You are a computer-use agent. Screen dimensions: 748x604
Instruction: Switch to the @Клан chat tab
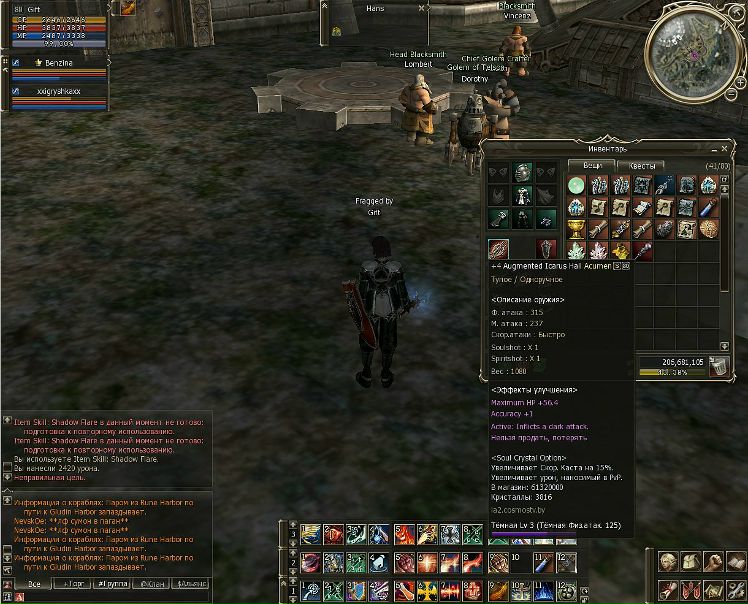point(154,582)
